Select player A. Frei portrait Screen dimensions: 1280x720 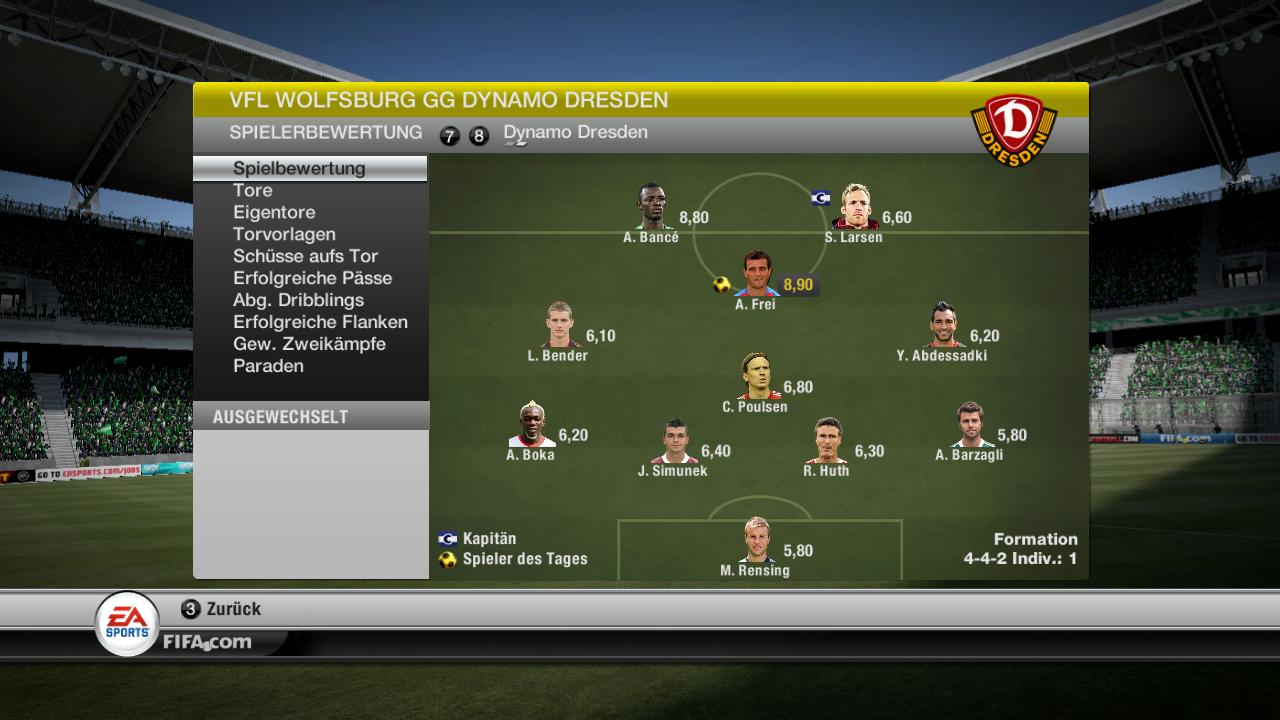coord(757,274)
